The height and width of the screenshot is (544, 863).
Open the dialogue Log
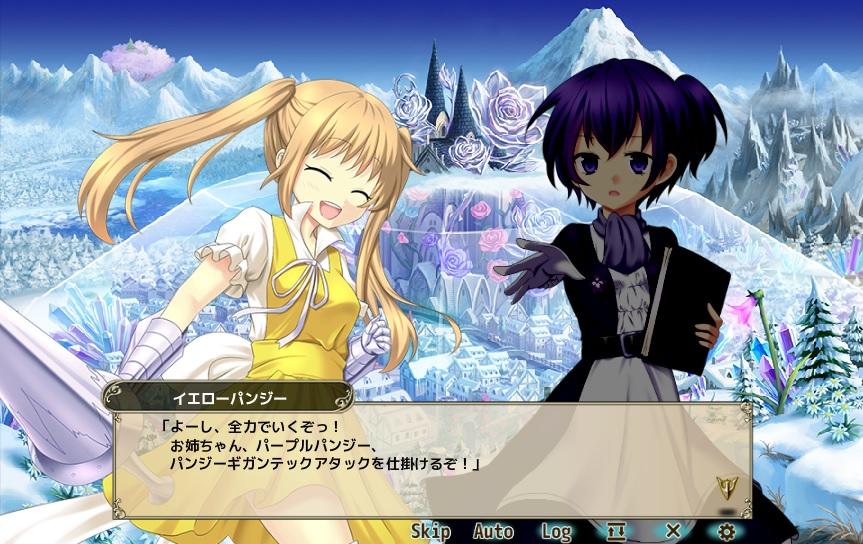click(x=556, y=531)
